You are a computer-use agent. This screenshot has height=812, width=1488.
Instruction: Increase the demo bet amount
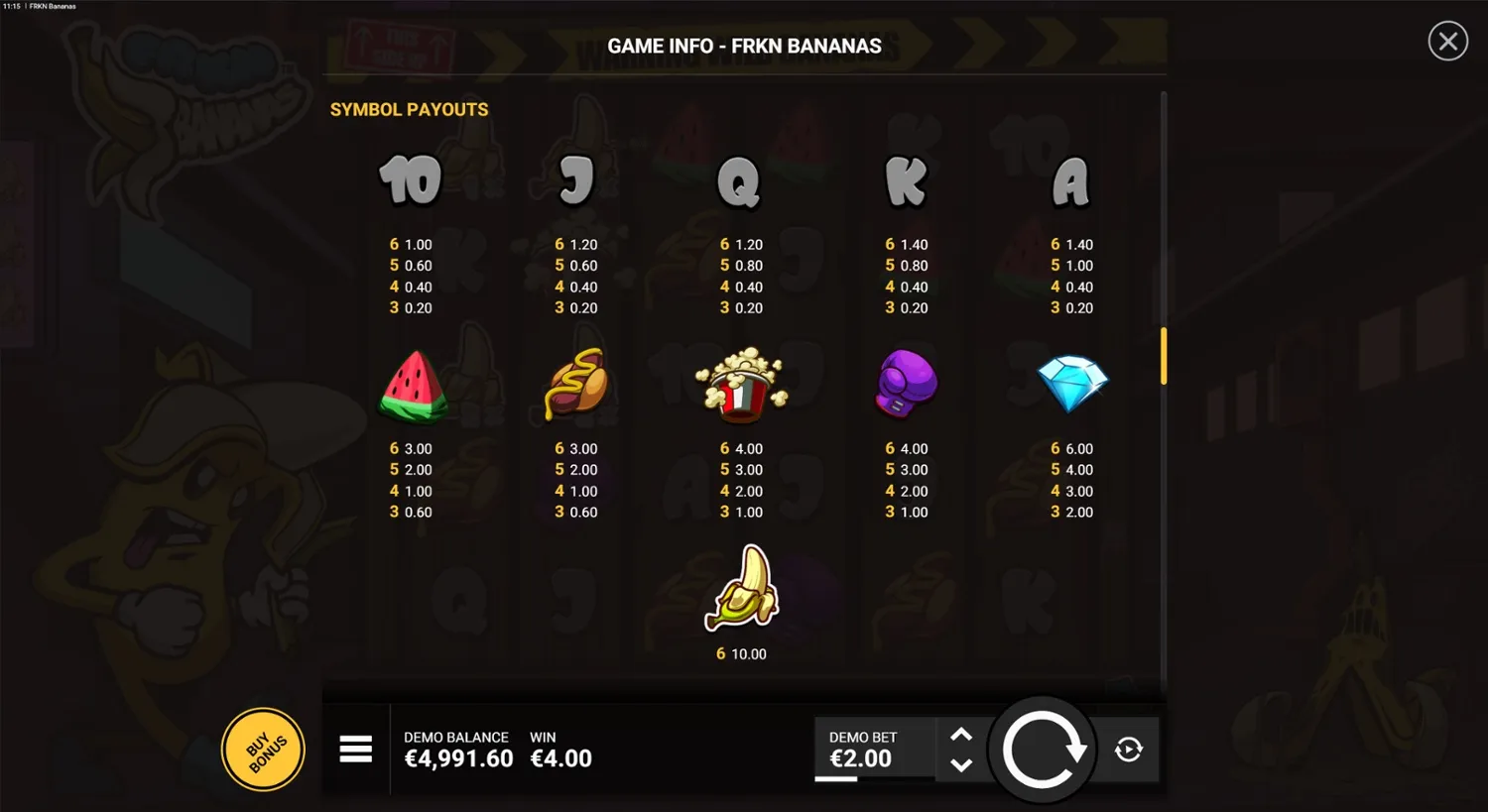960,734
